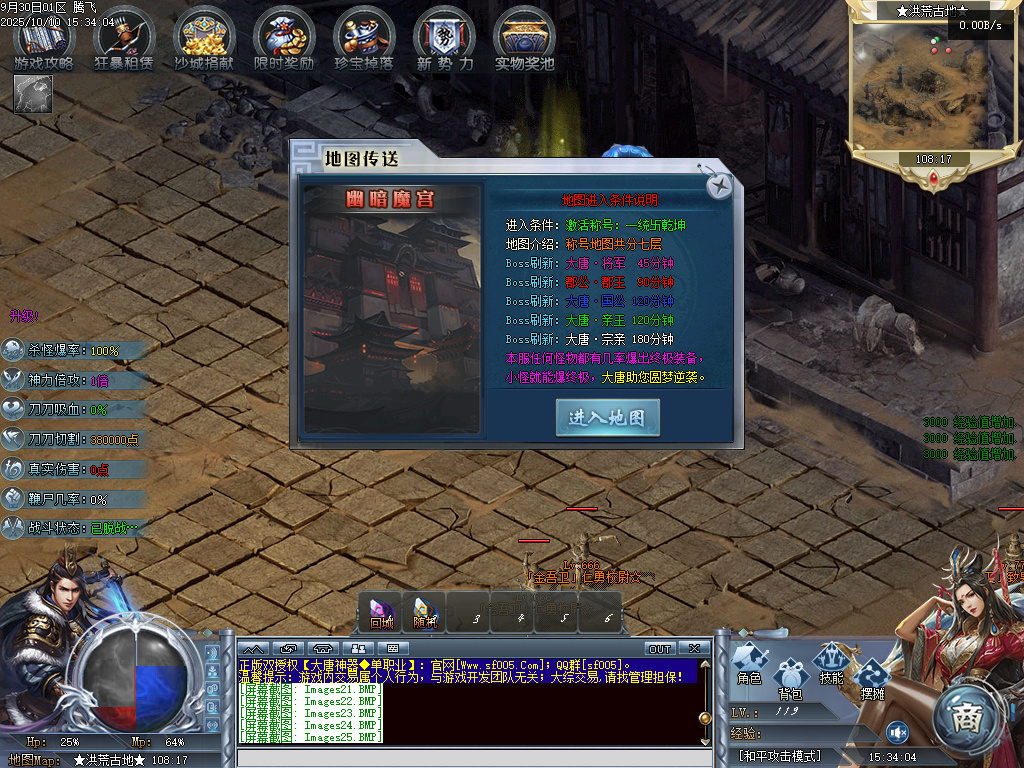Open the 实物奖池 prize pool chest
This screenshot has height=768, width=1024.
click(524, 38)
